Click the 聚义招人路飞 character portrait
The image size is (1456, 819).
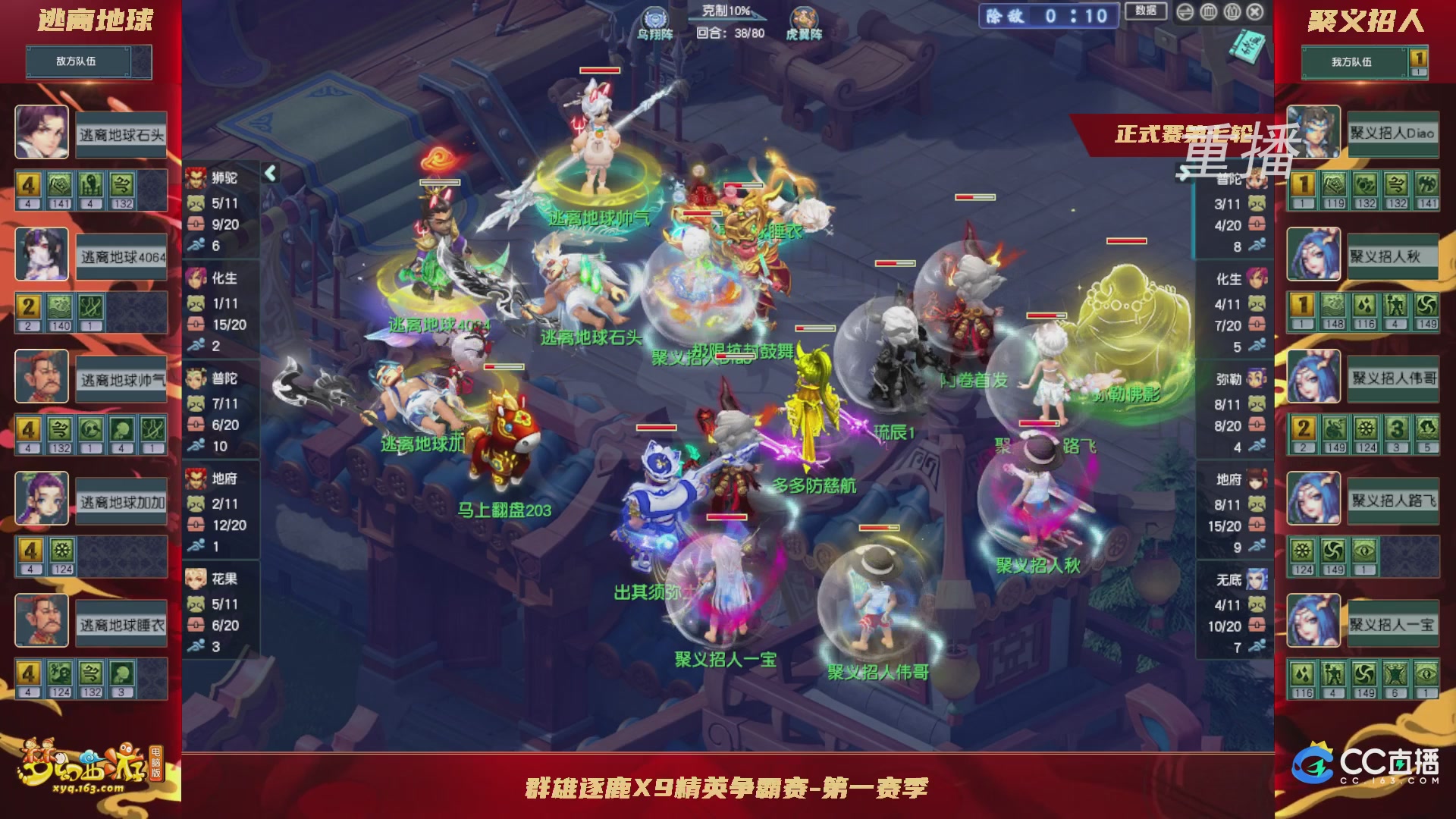point(1313,499)
